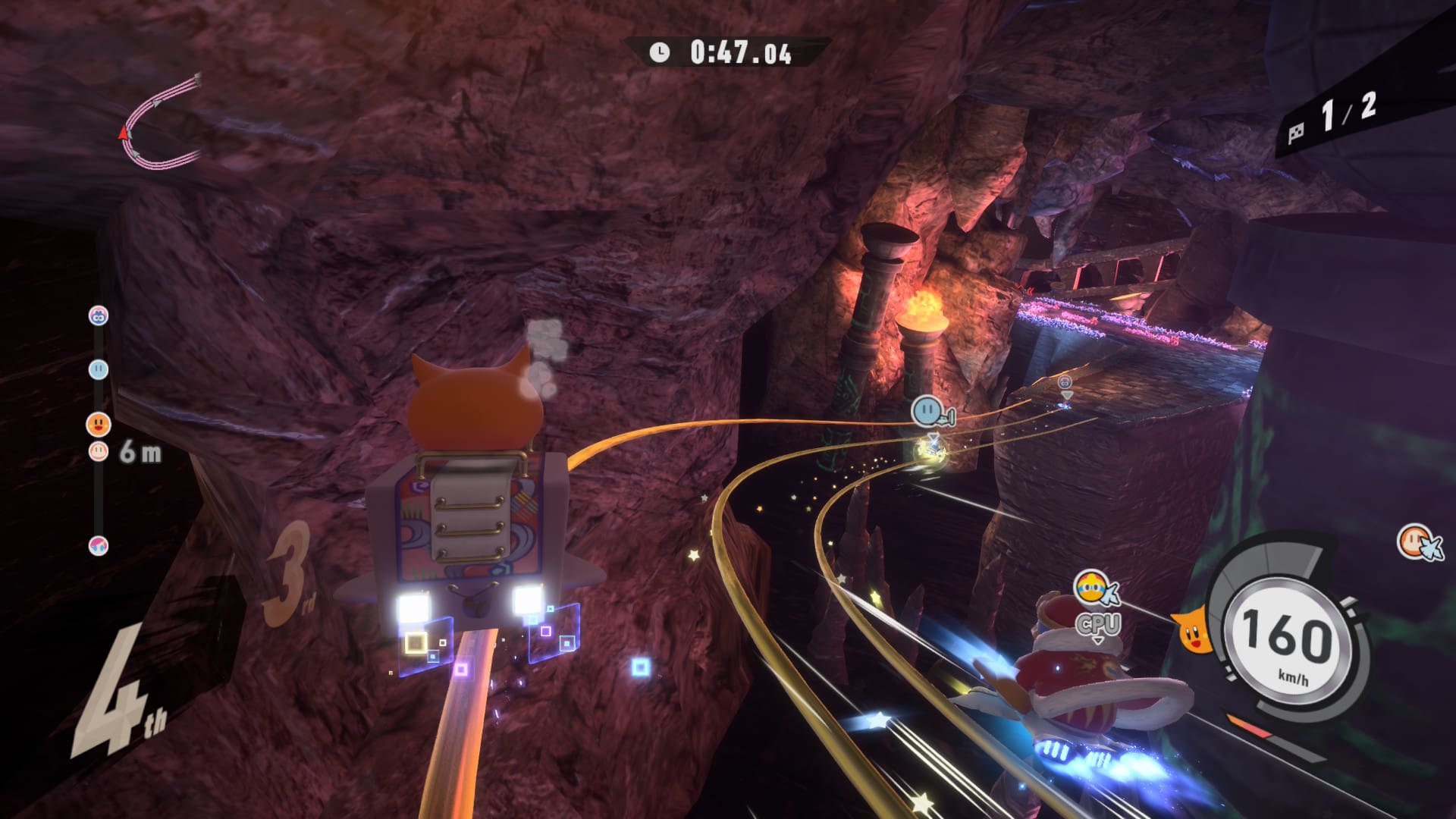Click the U-shaped track minimap

[161, 121]
